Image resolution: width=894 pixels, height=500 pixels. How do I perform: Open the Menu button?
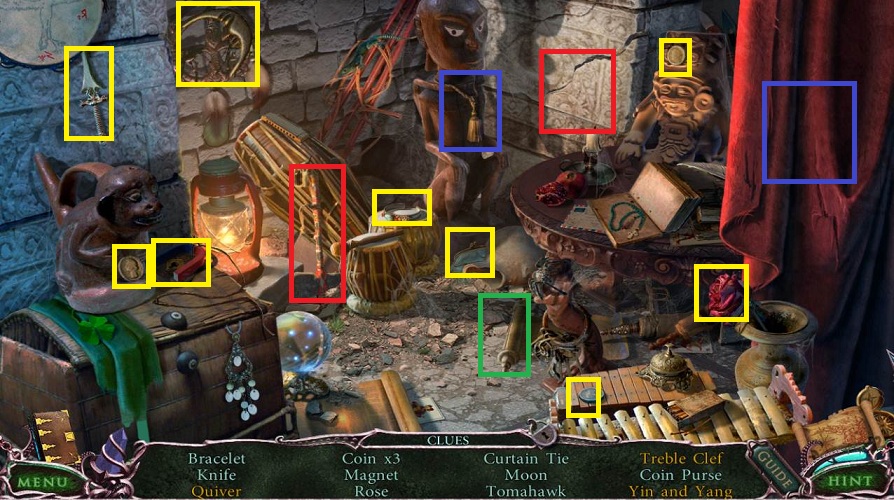click(41, 482)
